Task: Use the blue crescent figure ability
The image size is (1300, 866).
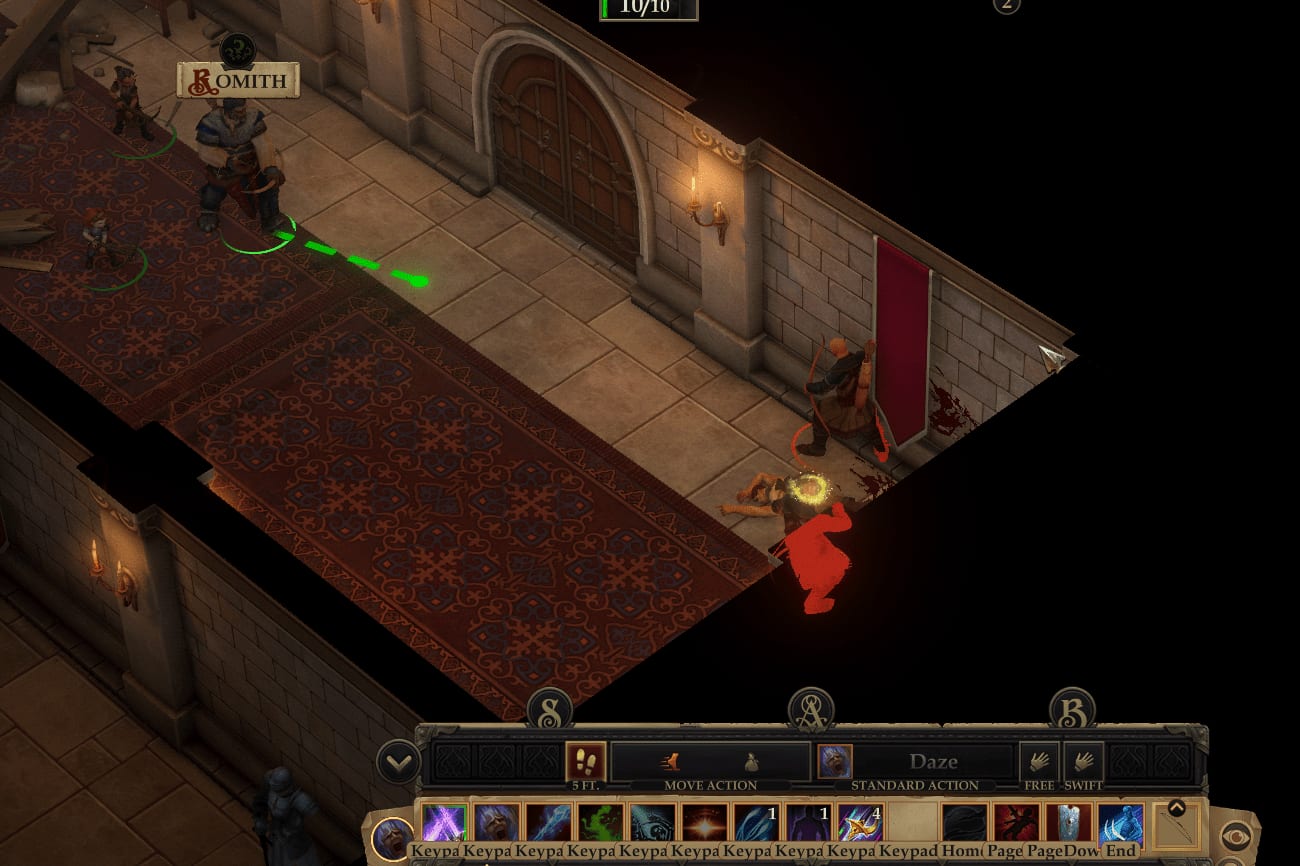Action: [1120, 823]
